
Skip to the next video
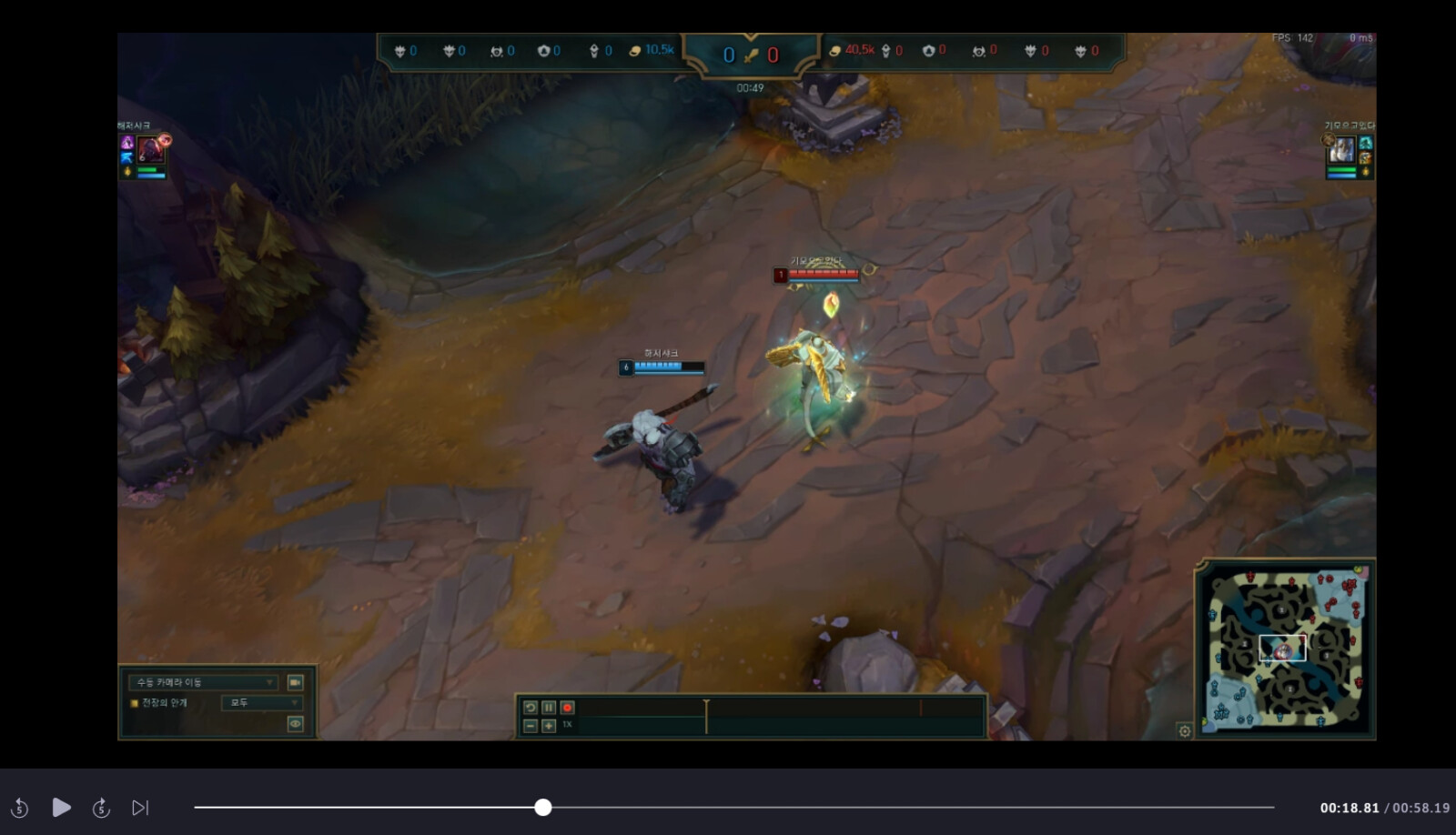[140, 808]
